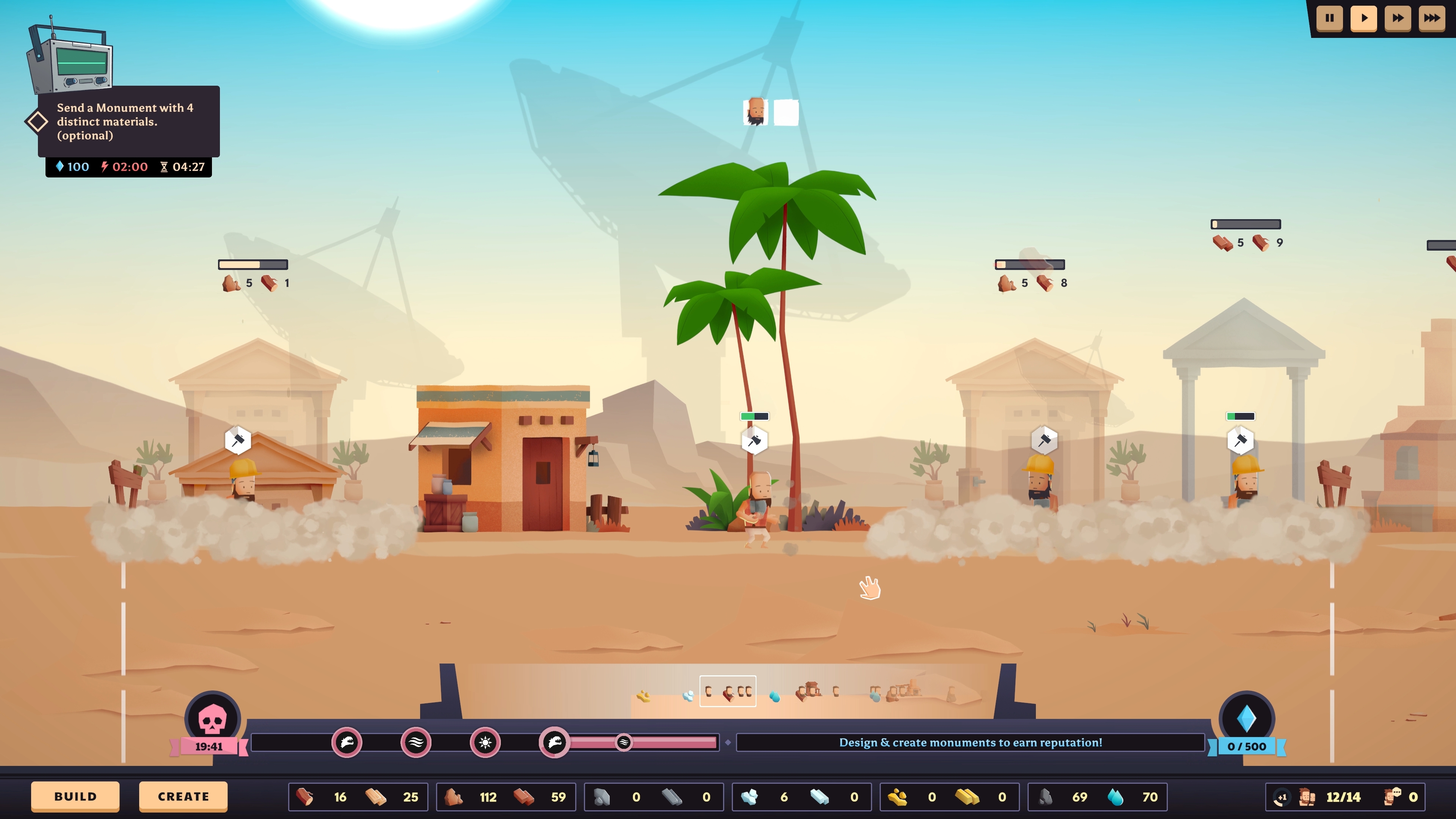Set normal speed with the play button
The width and height of the screenshot is (1456, 819).
pos(1364,18)
